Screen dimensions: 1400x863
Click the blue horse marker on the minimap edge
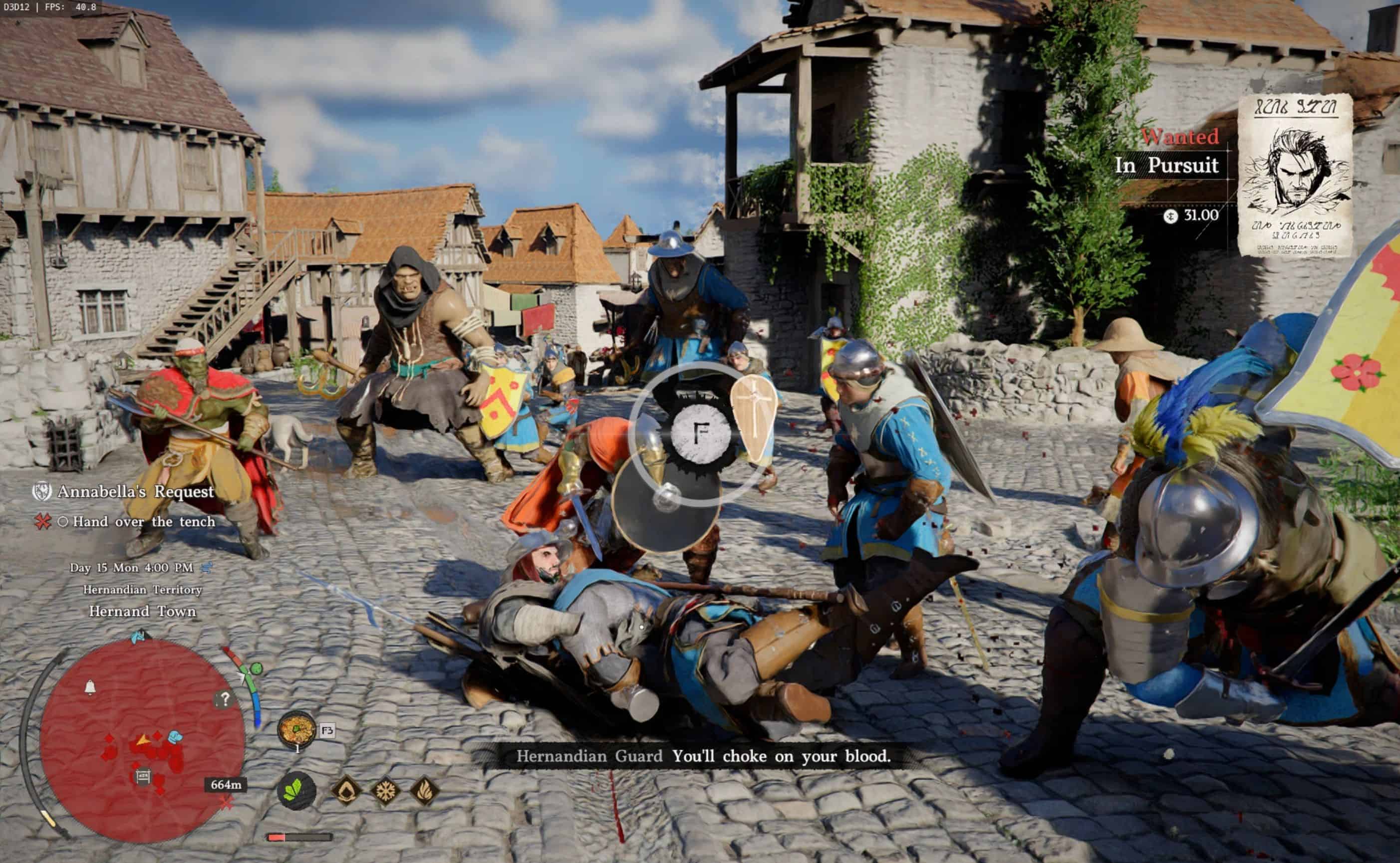point(138,636)
